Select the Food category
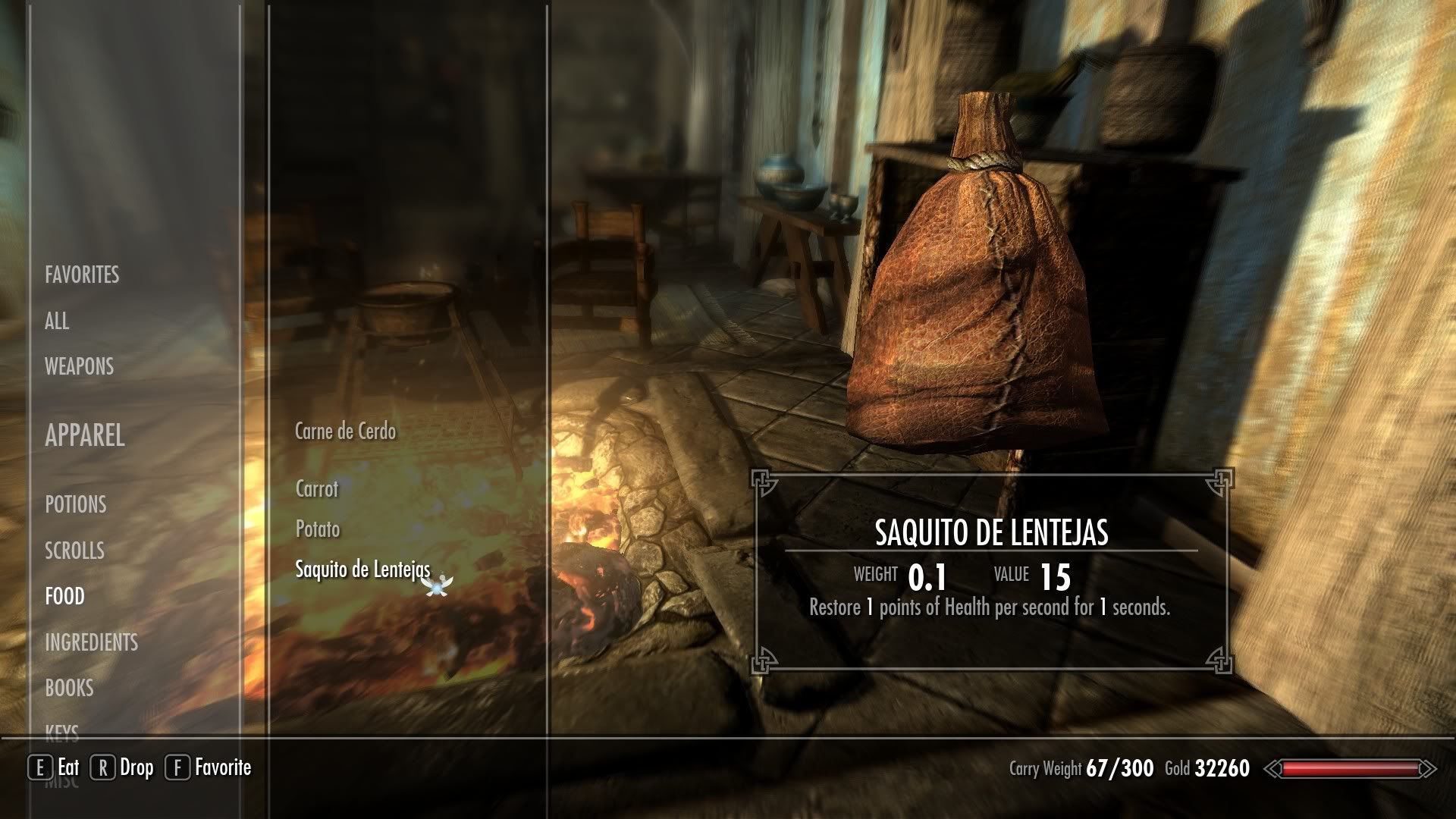This screenshot has width=1456, height=819. [x=64, y=597]
